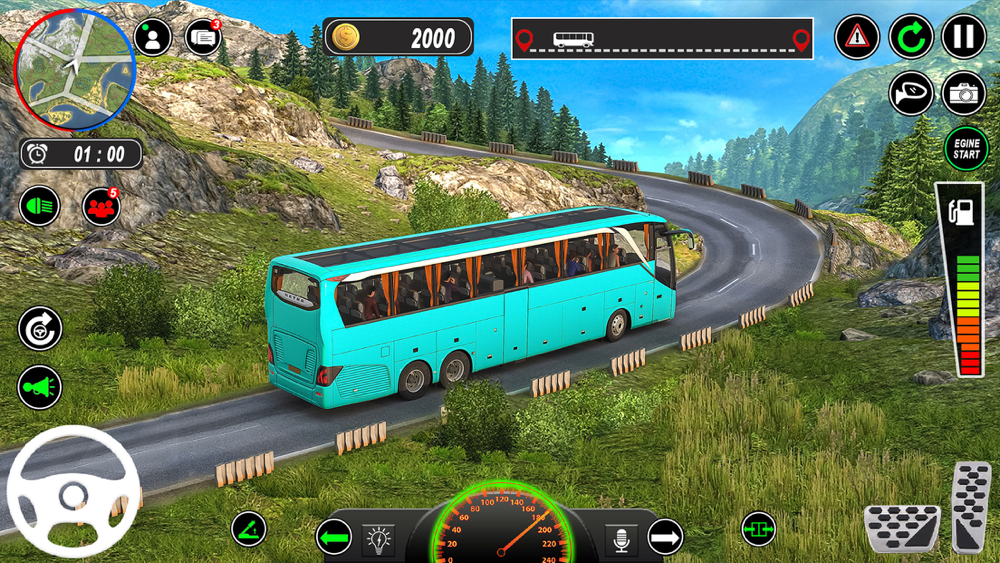Toggle the light bulb button

click(378, 538)
